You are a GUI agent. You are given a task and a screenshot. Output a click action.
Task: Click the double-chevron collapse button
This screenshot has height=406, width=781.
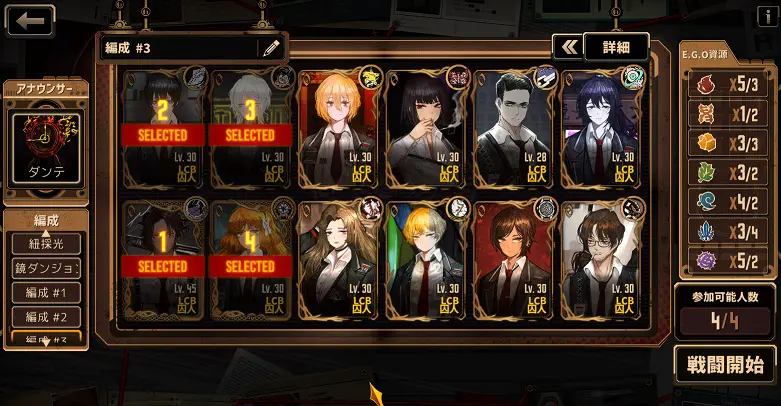(568, 47)
